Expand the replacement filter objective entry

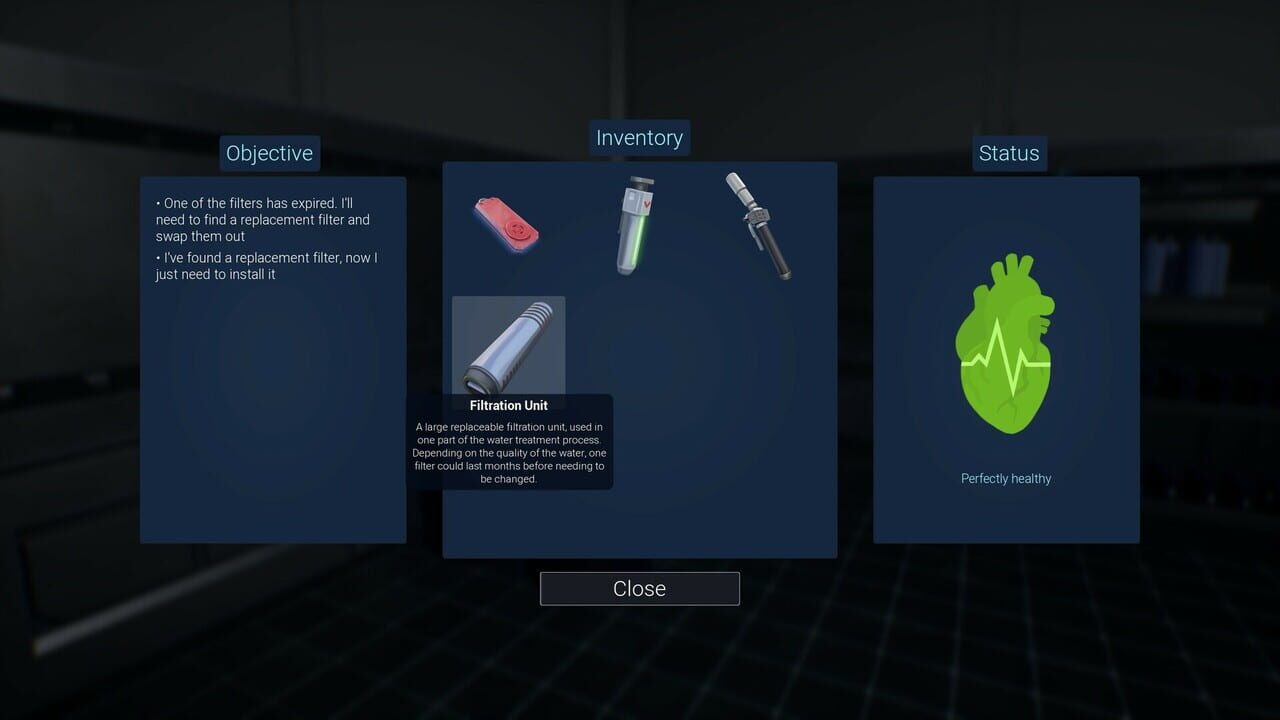(x=264, y=265)
